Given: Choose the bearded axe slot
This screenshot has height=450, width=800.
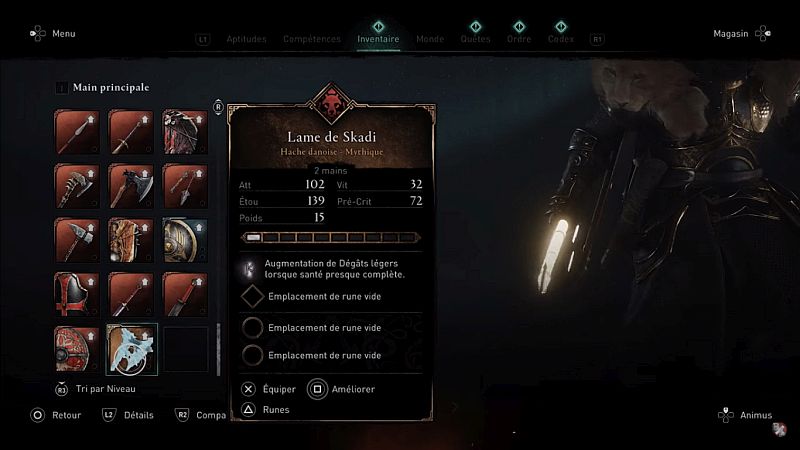Looking at the screenshot, I should (x=78, y=186).
